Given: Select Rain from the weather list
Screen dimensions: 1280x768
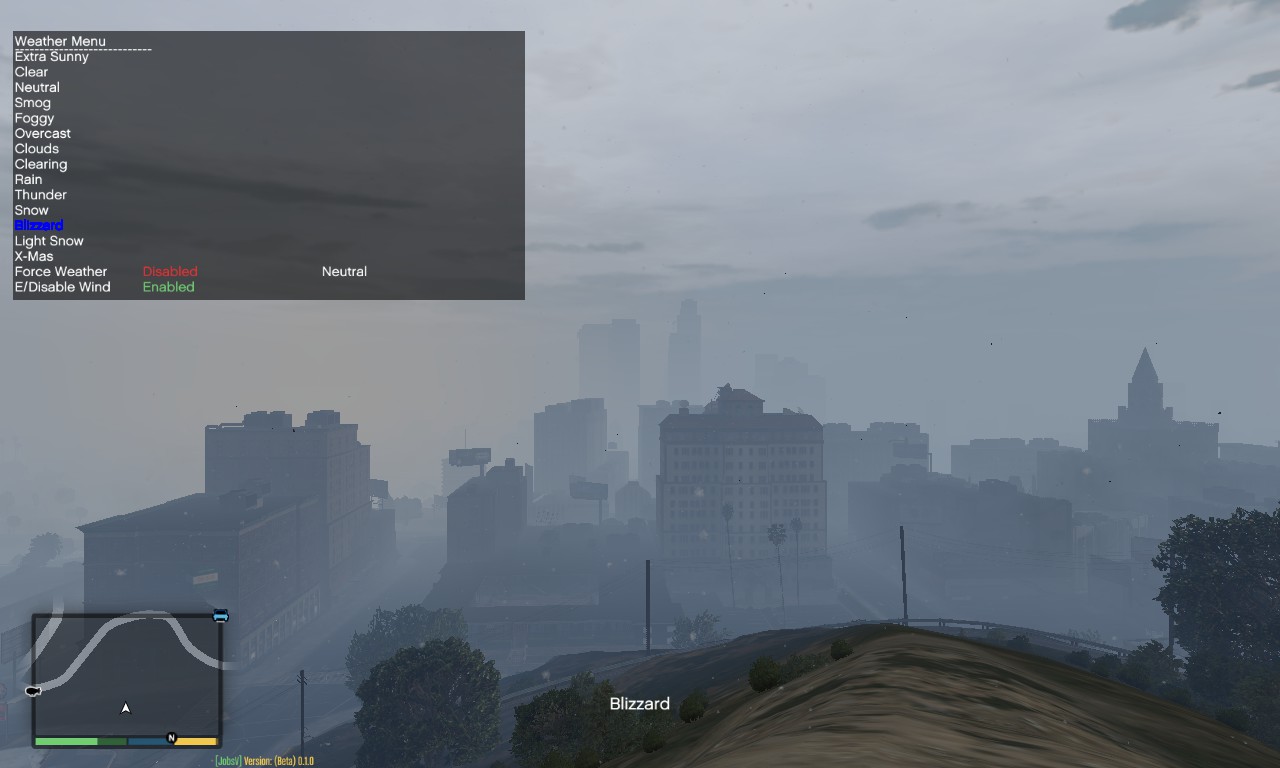Looking at the screenshot, I should [28, 179].
